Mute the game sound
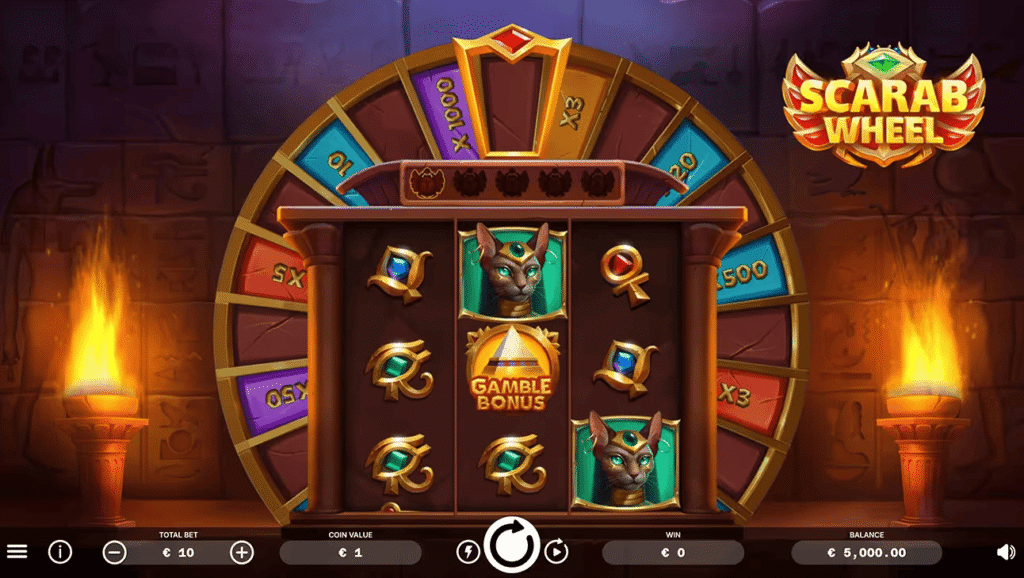This screenshot has height=578, width=1024. click(x=1006, y=551)
